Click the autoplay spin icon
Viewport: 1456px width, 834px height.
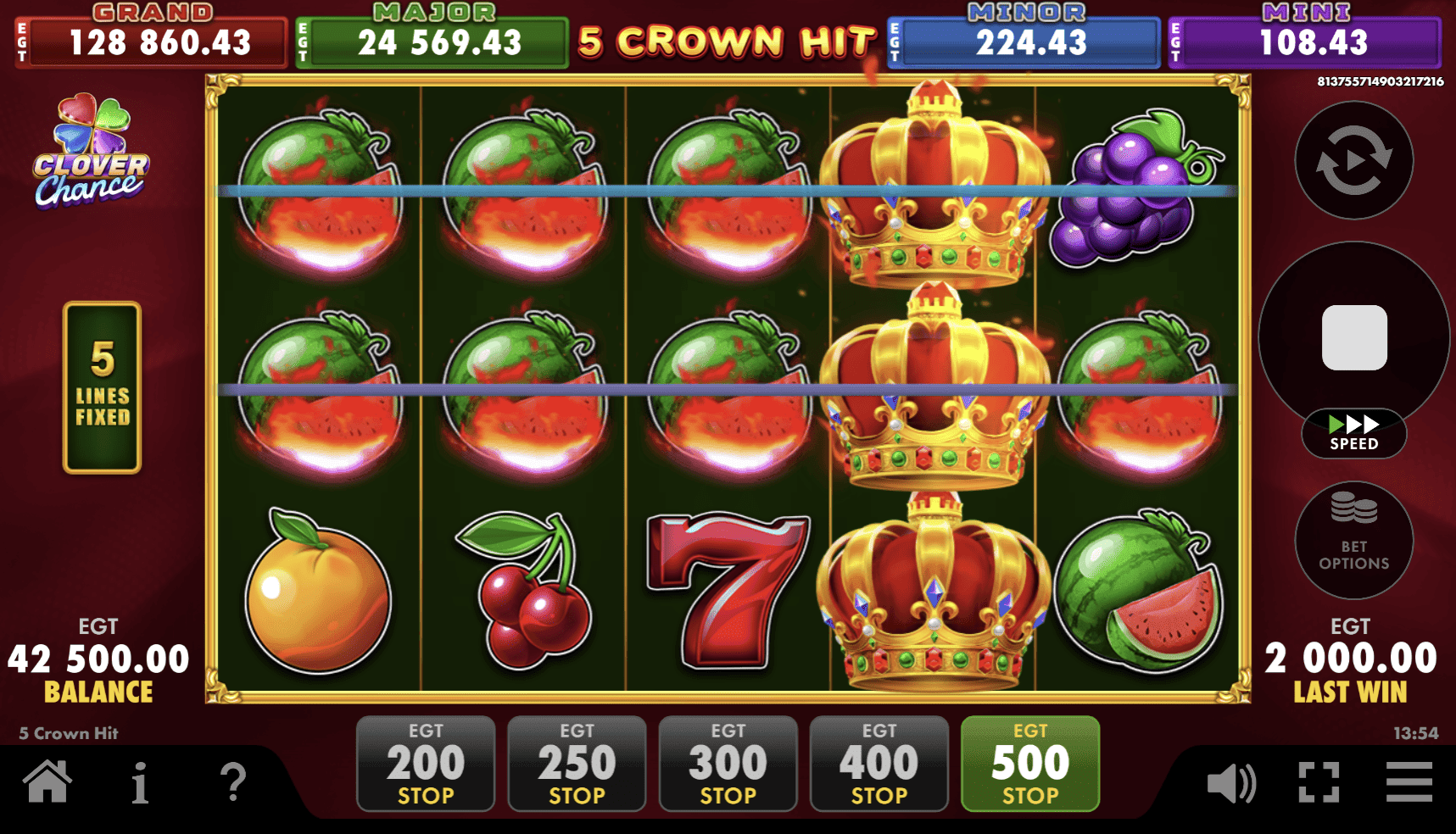point(1353,161)
